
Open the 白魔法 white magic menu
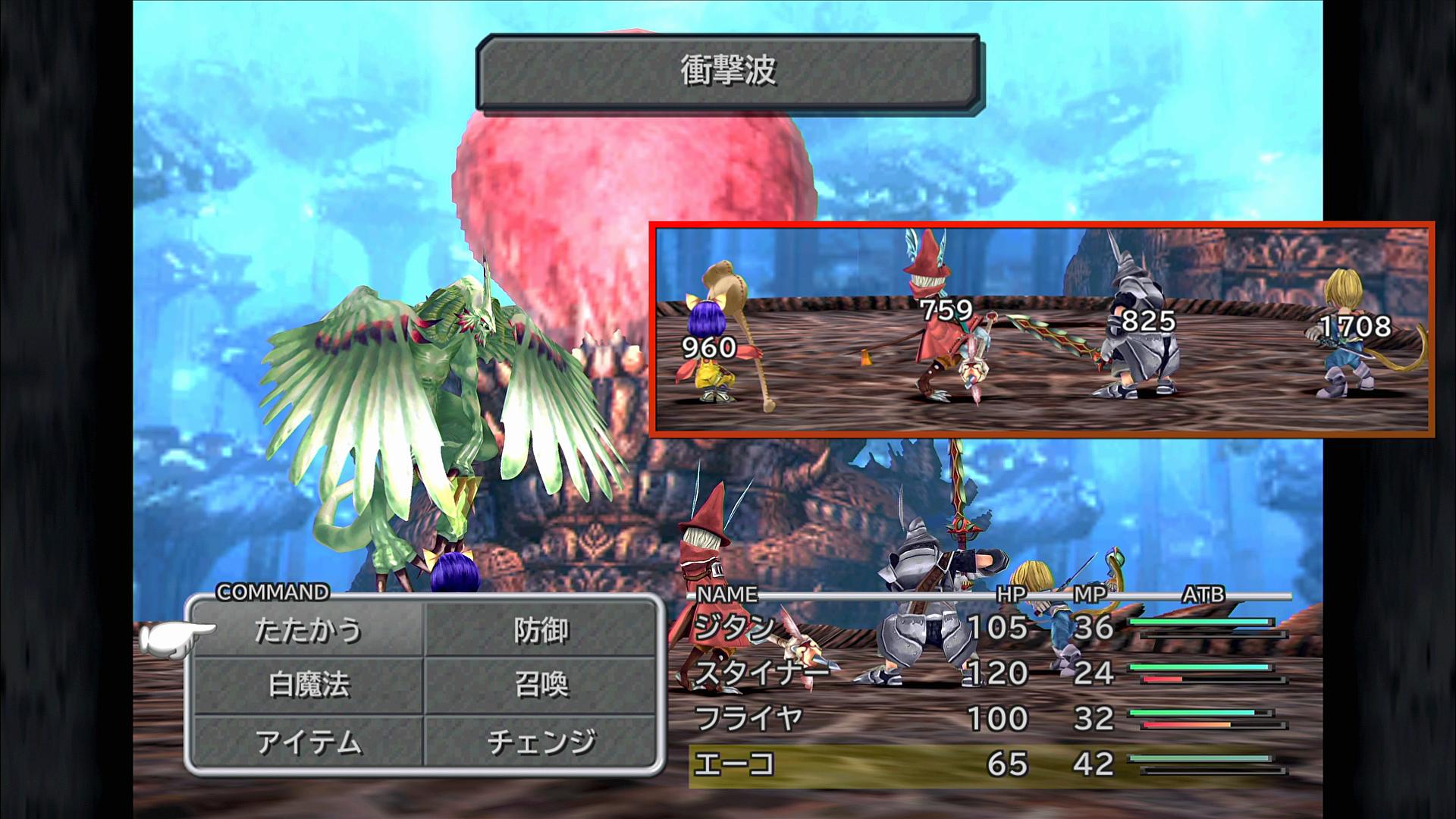click(308, 686)
